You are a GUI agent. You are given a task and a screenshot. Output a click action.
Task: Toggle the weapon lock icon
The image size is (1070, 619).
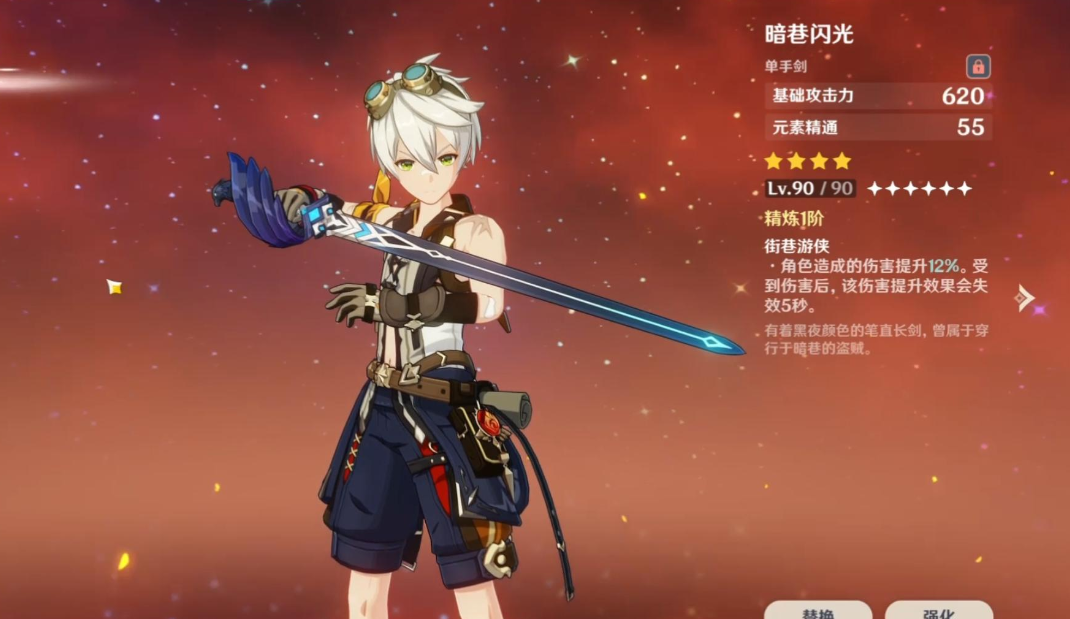[x=978, y=67]
